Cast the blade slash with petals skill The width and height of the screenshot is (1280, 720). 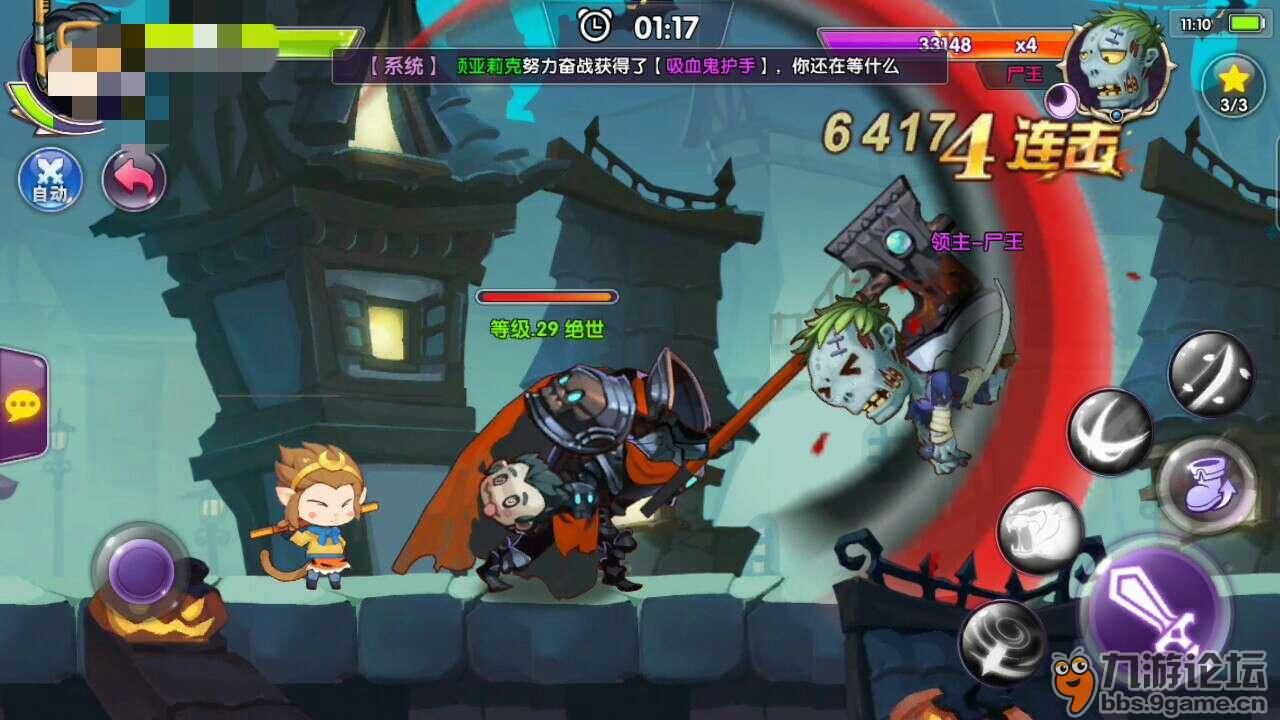point(1211,374)
